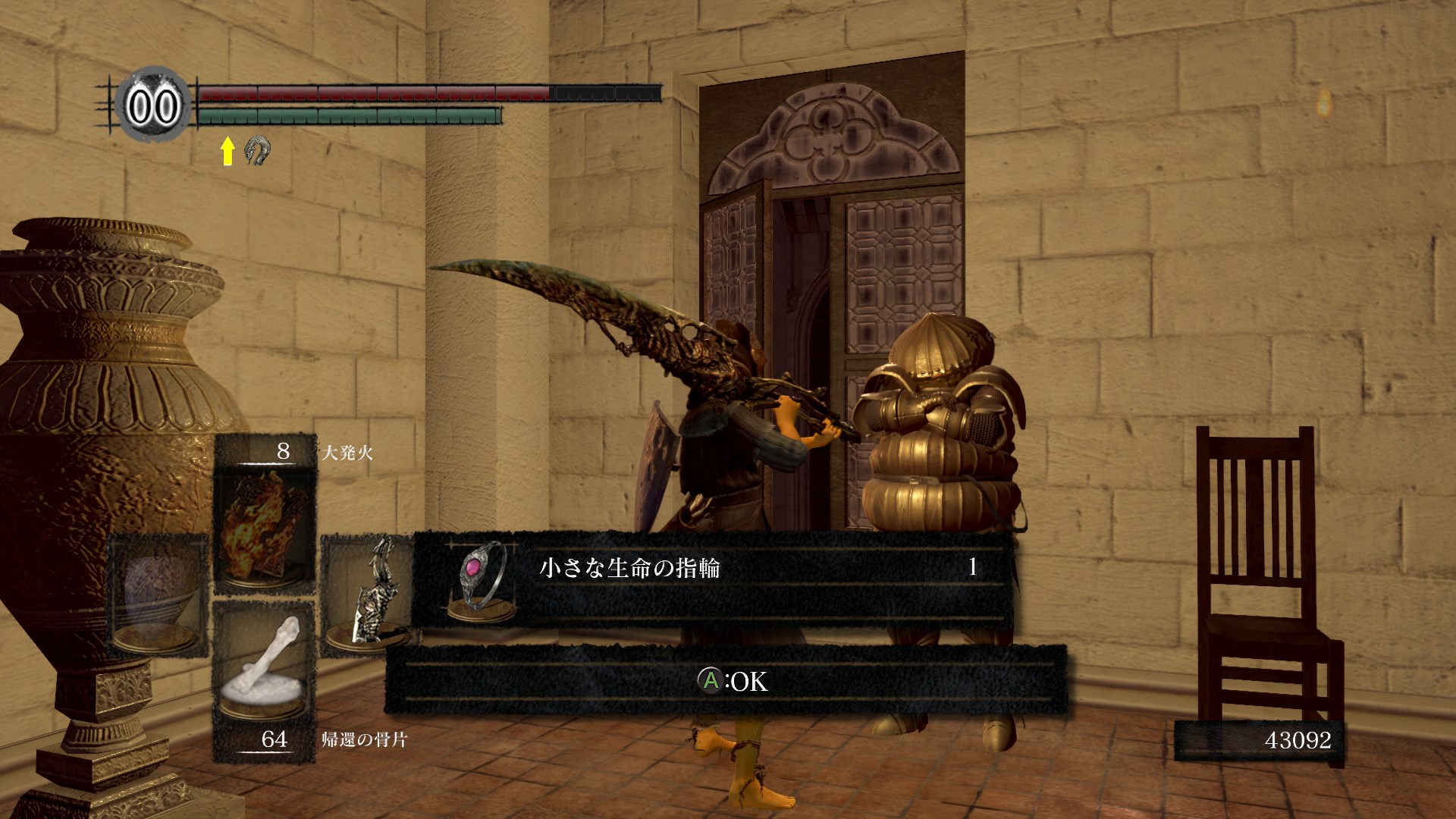
Task: Click the ring status effect icon
Action: coord(258,151)
